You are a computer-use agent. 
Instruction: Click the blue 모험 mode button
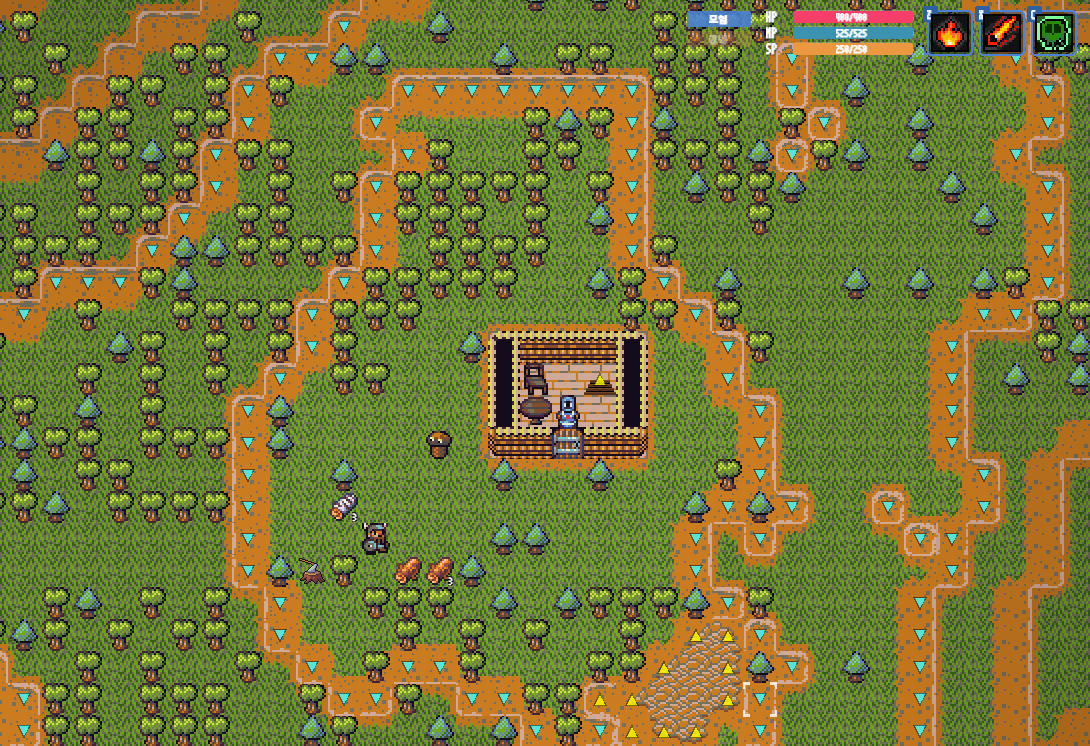[x=718, y=19]
